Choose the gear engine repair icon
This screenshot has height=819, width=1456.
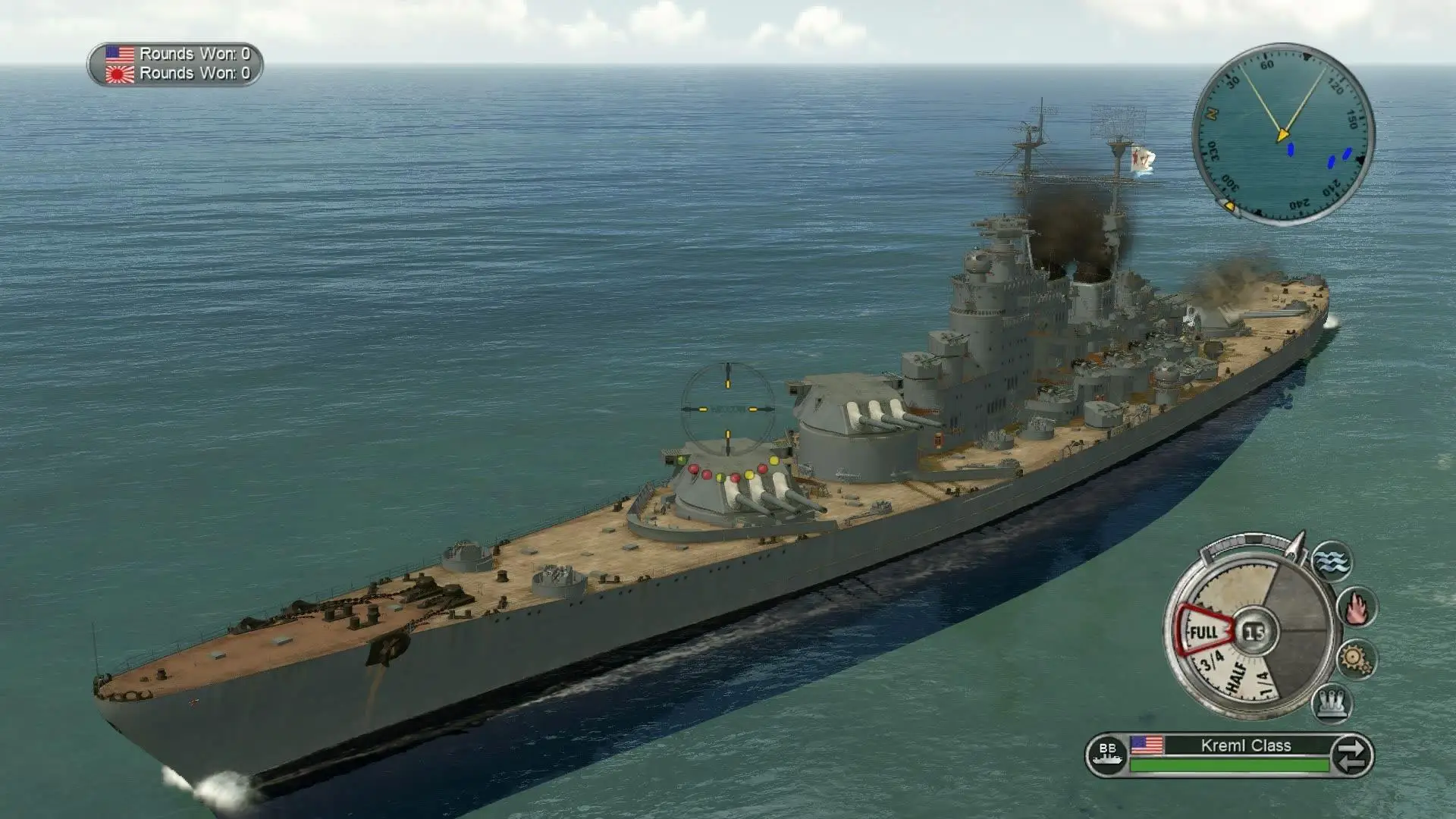pyautogui.click(x=1354, y=658)
